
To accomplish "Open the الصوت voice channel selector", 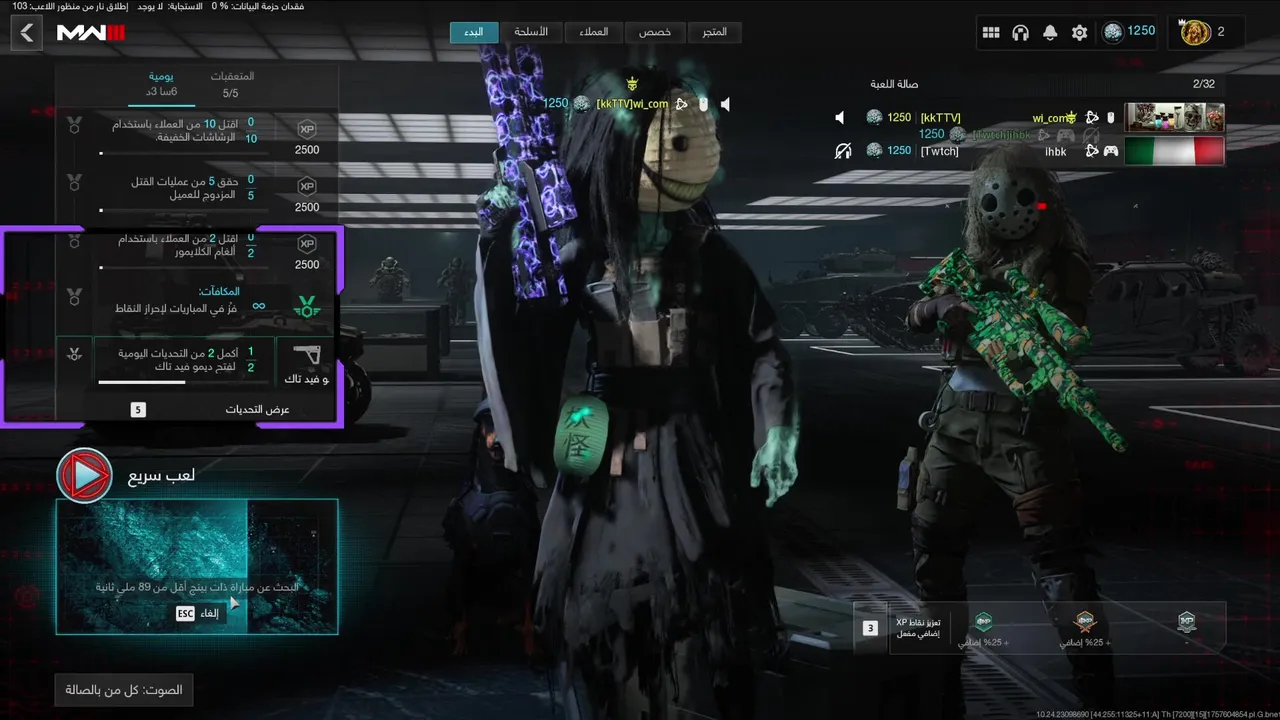I will click(x=124, y=690).
